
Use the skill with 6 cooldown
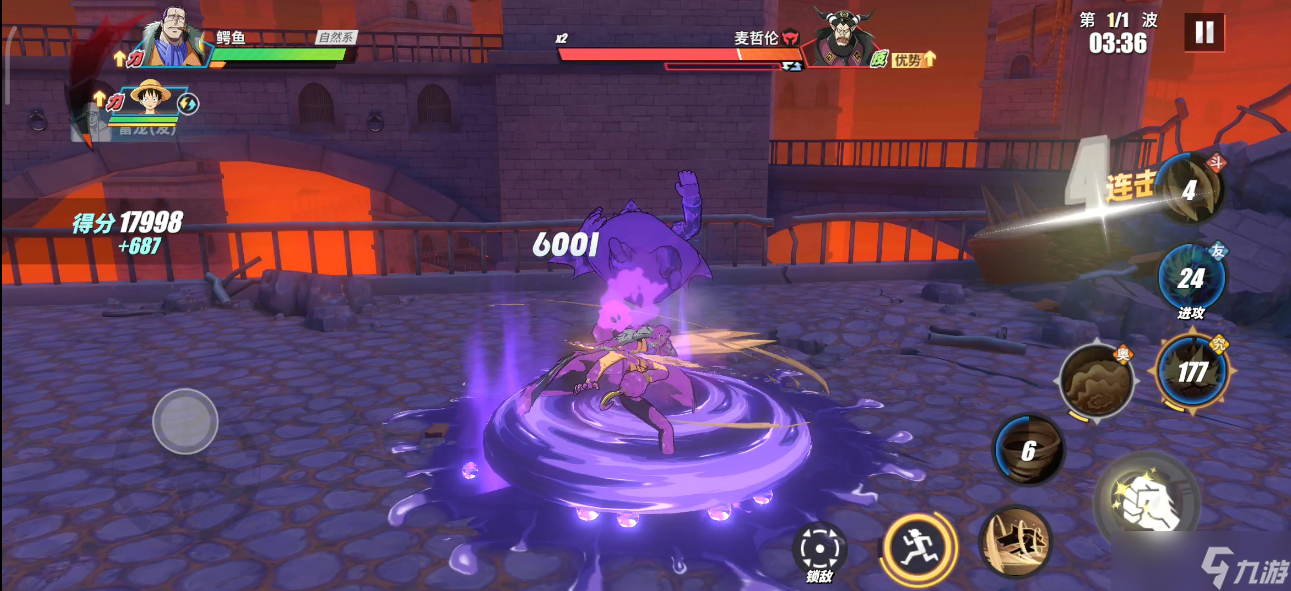click(1028, 450)
